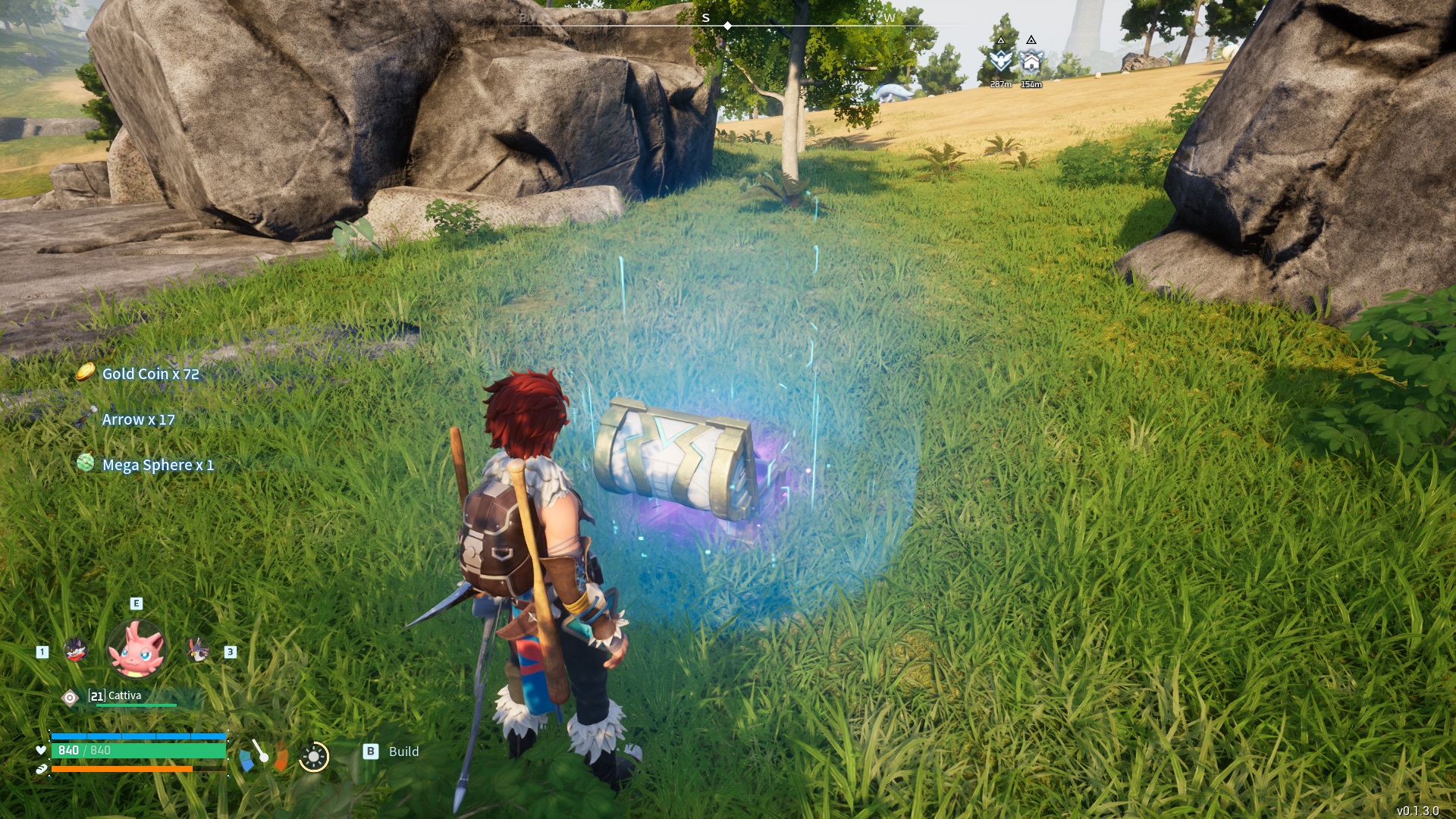Click the party slot 1 Pal icon
1456x819 pixels.
[x=74, y=650]
